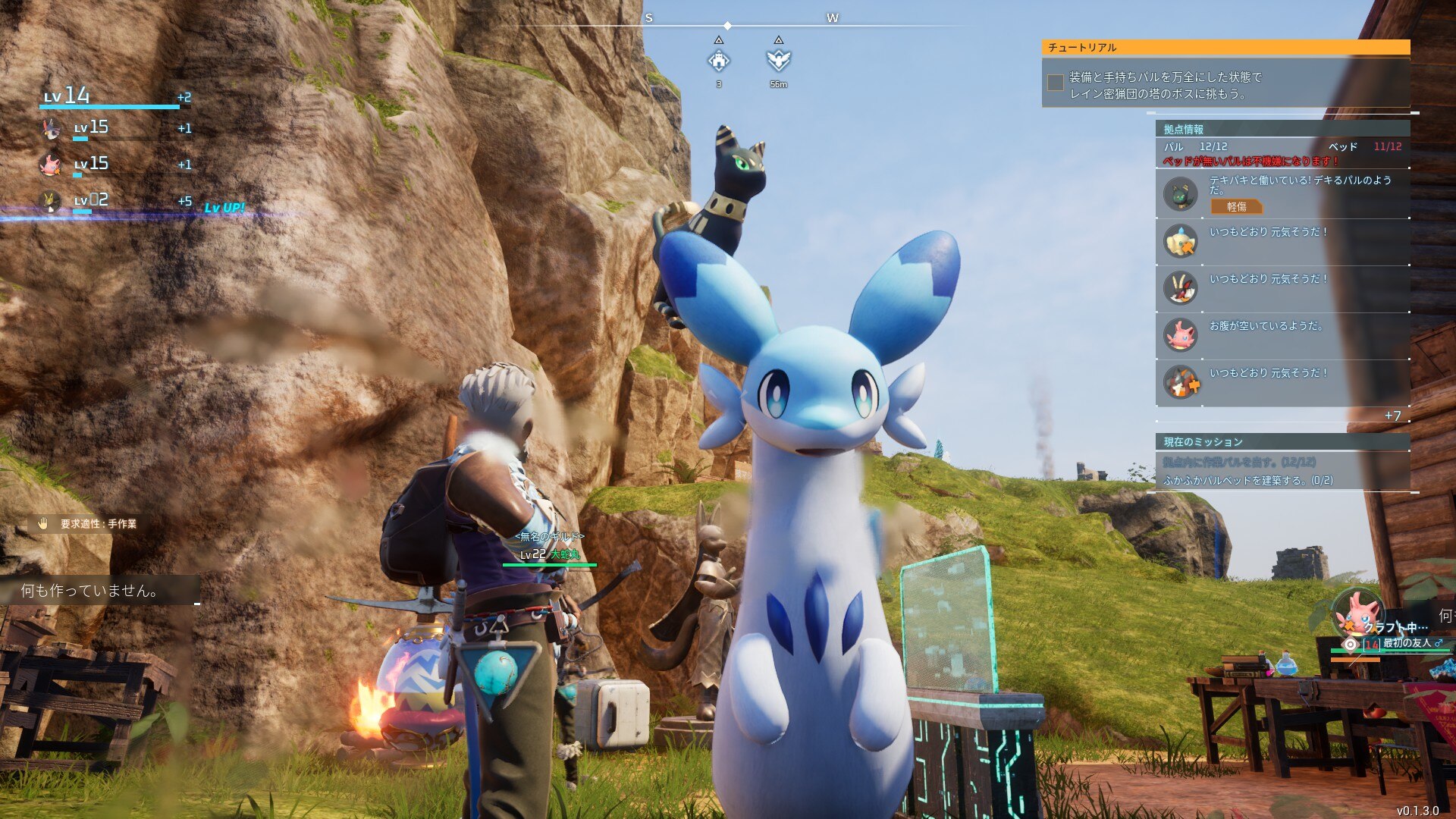Click the 軽傷 status tag
The width and height of the screenshot is (1456, 819).
[x=1236, y=206]
